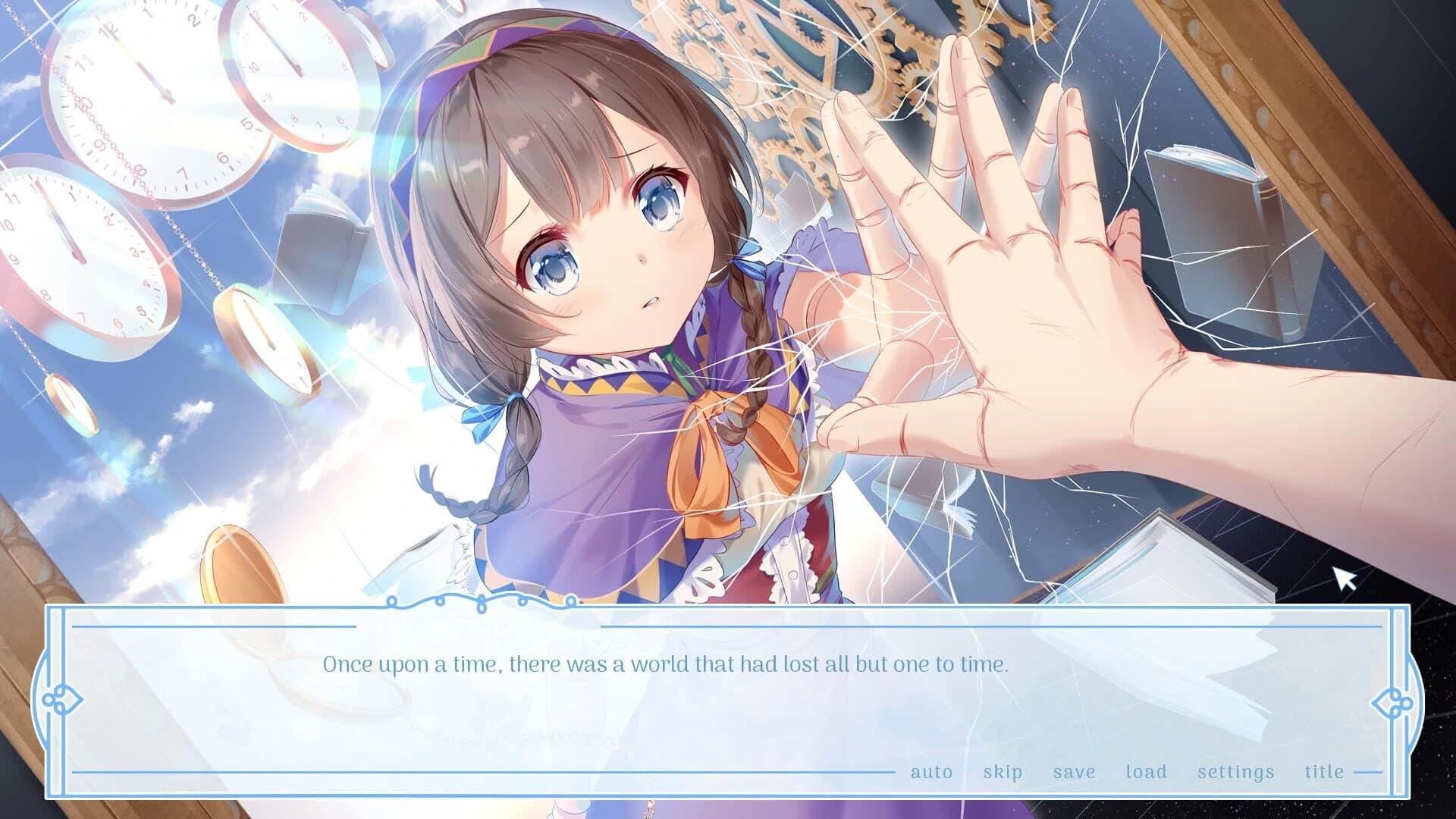Open the load game menu

1146,772
